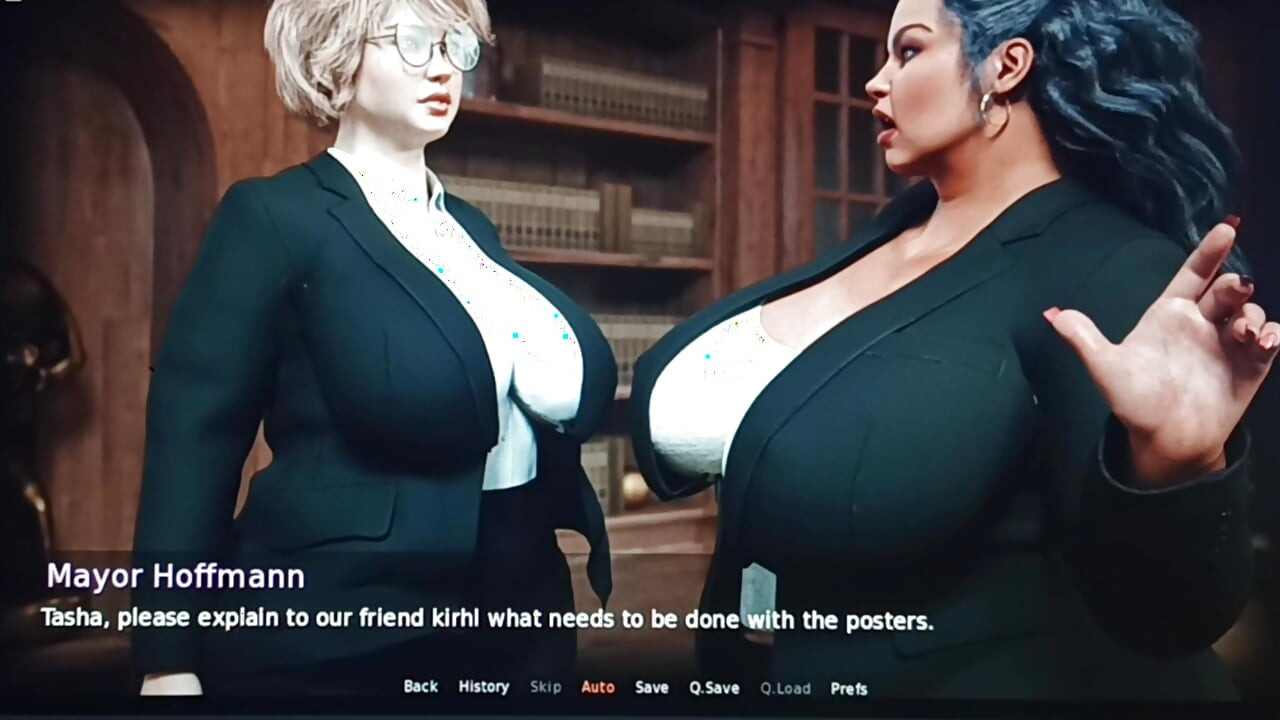Click the Mayor Hoffmann name label
This screenshot has width=1280, height=720.
[175, 576]
